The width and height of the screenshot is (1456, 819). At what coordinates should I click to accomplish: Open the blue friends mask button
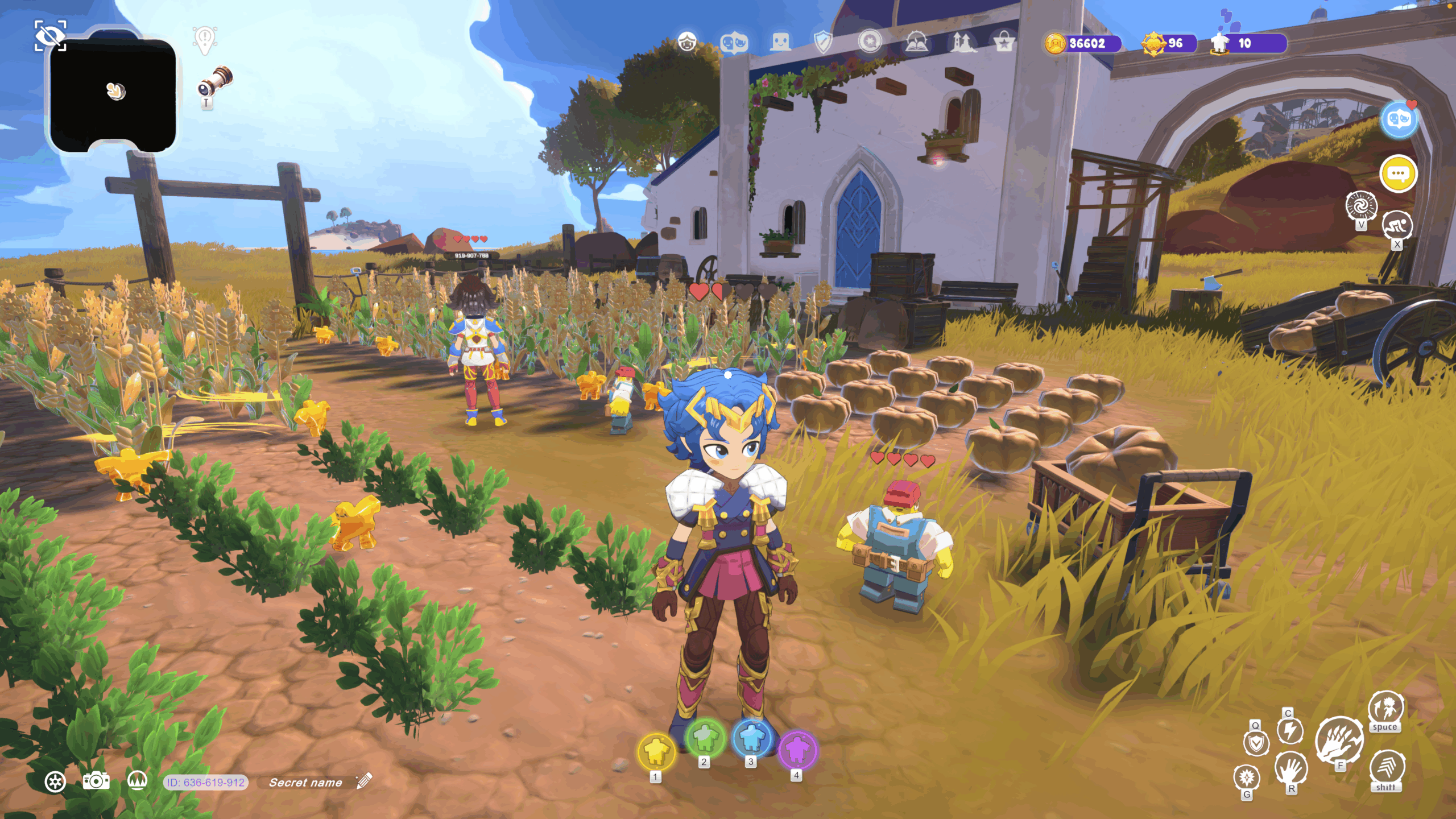(1399, 120)
